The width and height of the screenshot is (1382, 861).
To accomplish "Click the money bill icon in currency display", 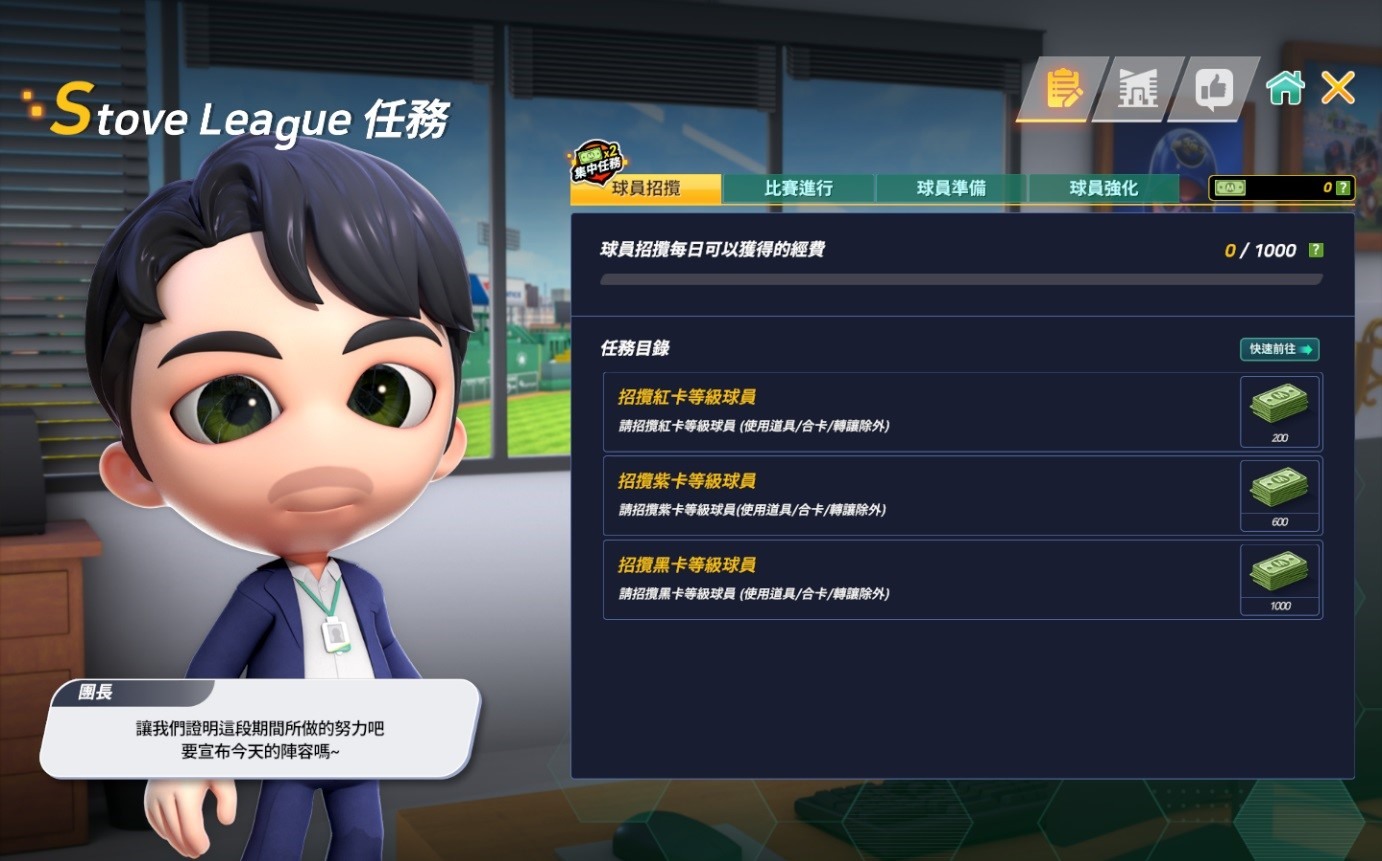I will click(x=1232, y=186).
